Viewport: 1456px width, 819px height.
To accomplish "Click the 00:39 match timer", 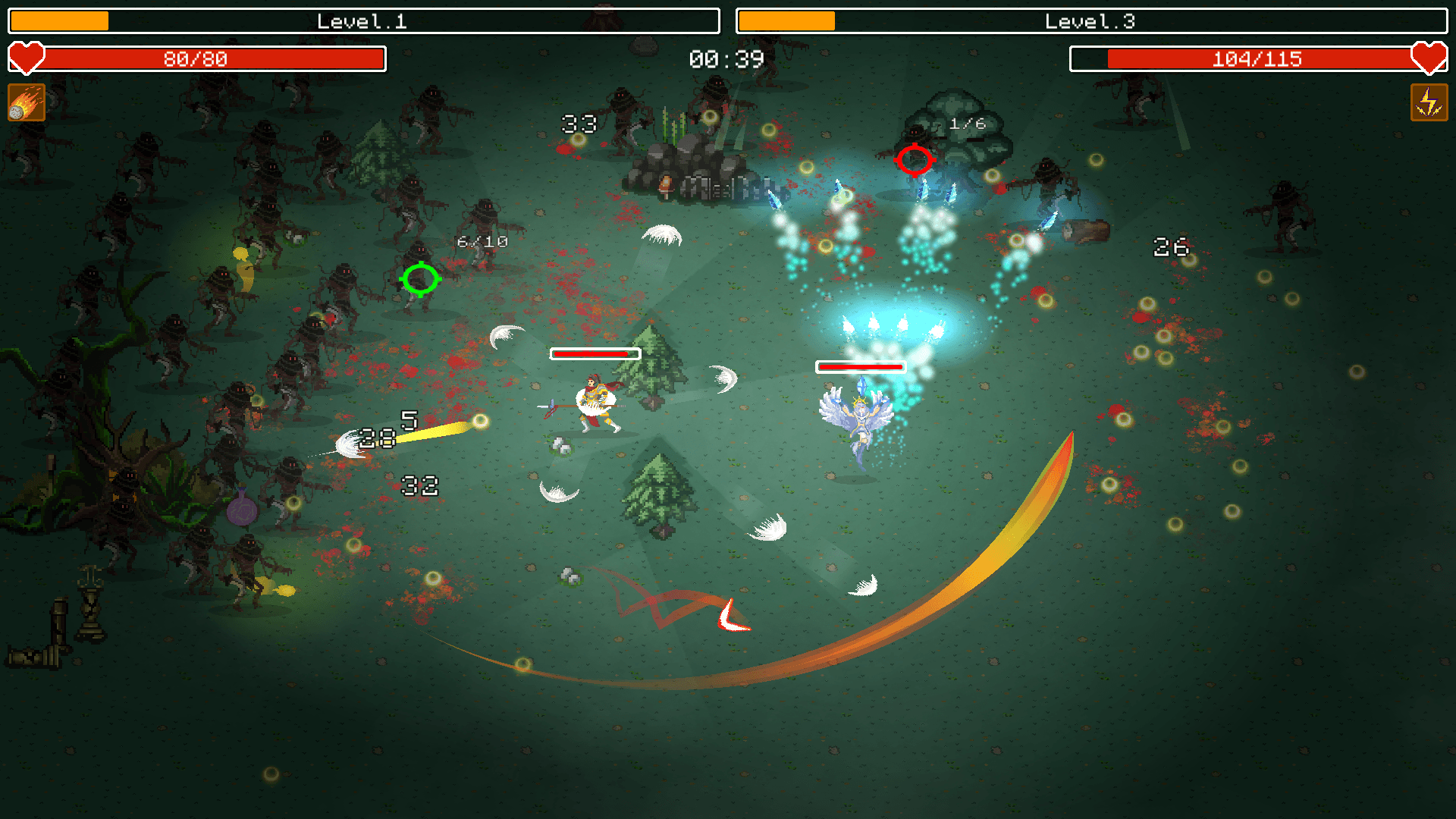I will point(726,59).
